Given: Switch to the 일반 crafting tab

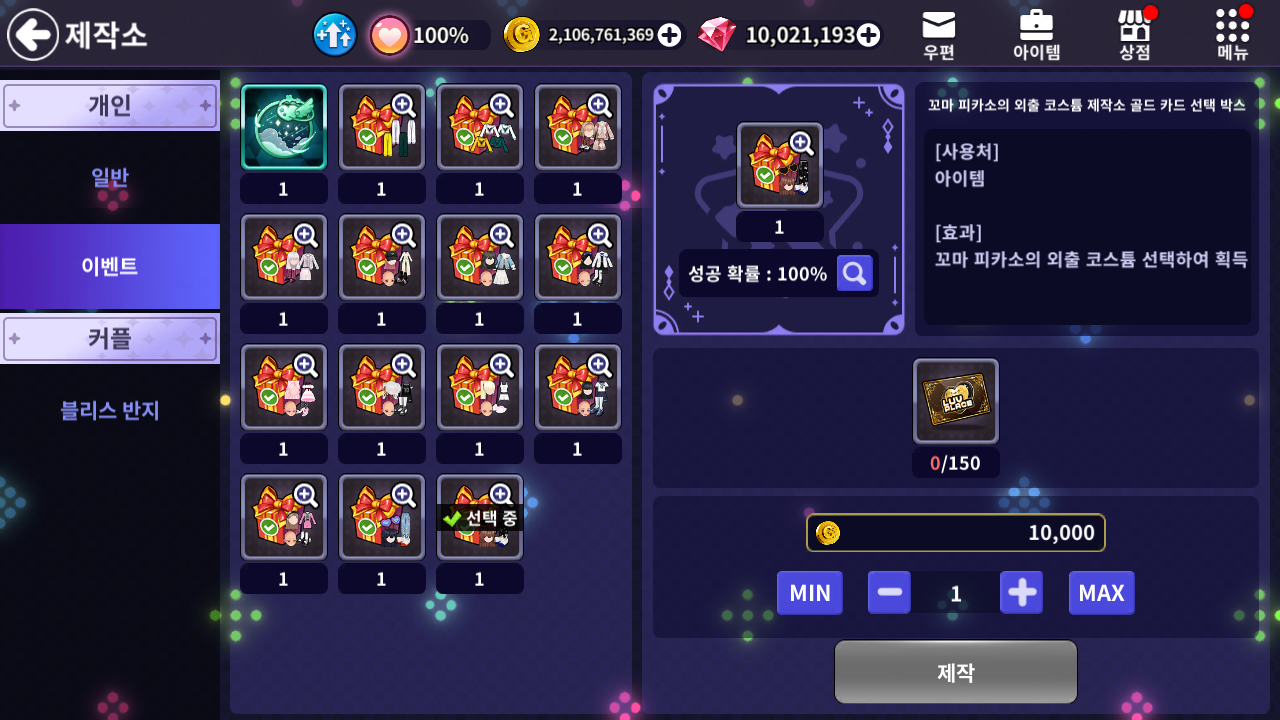Looking at the screenshot, I should pyautogui.click(x=110, y=178).
